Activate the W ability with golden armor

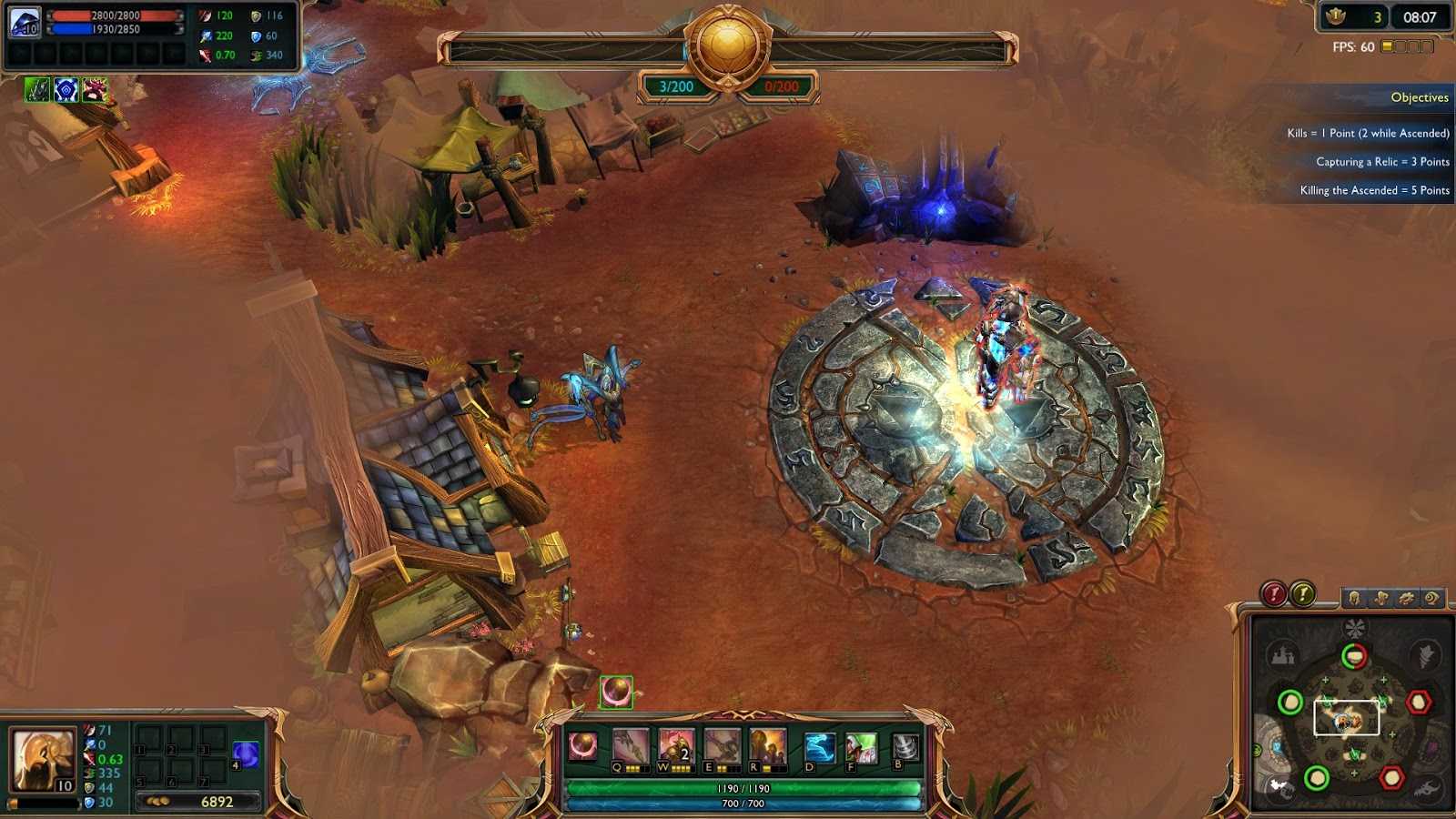click(675, 746)
